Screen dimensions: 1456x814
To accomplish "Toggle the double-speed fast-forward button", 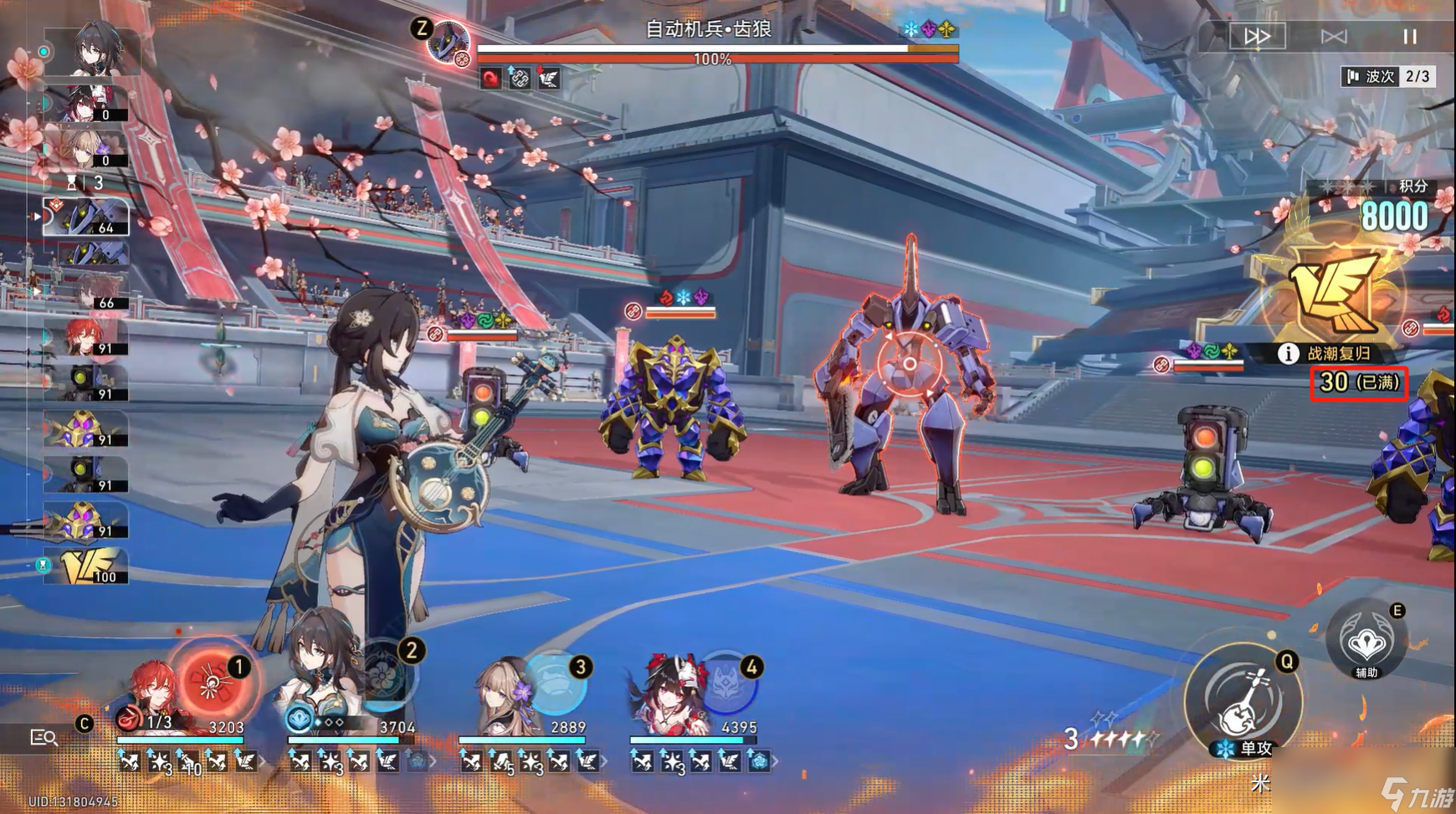I will (x=1257, y=36).
